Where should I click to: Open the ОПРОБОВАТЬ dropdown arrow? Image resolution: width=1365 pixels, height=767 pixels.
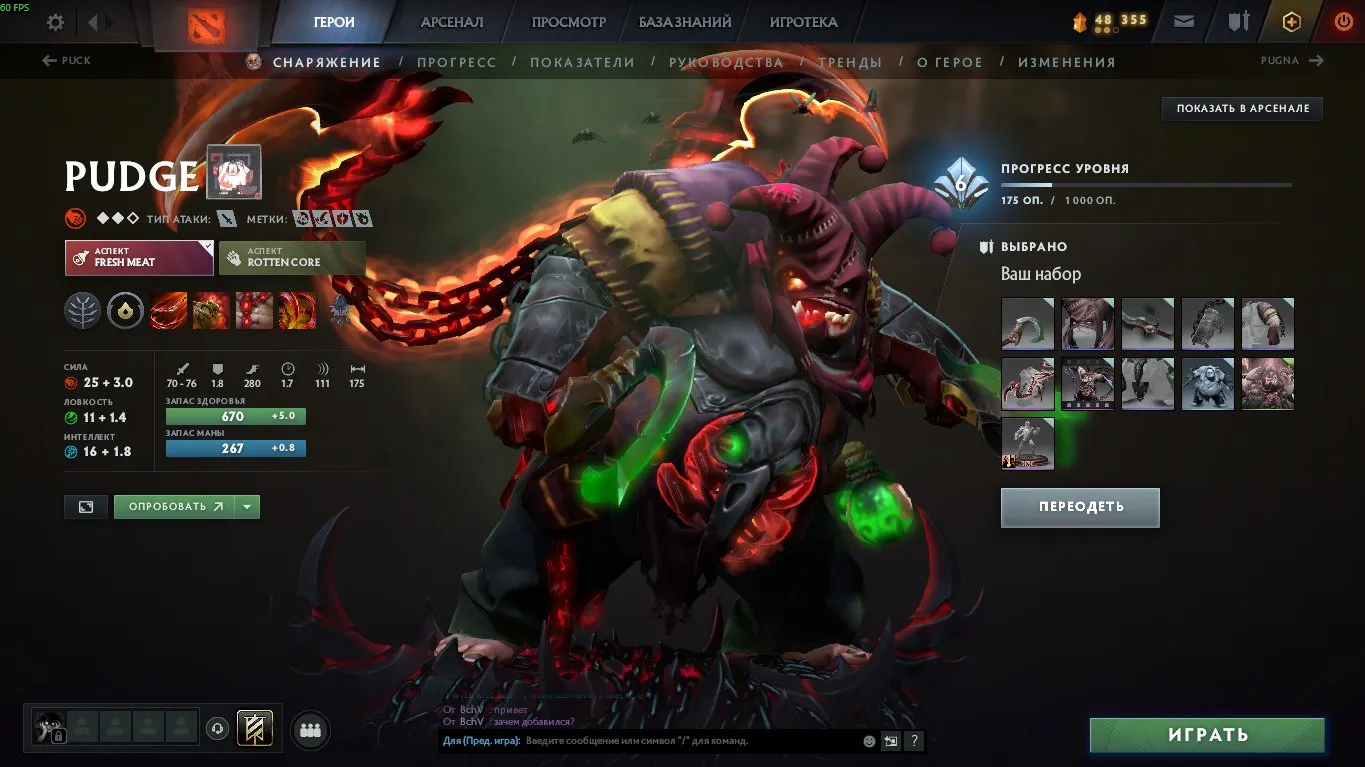click(247, 507)
